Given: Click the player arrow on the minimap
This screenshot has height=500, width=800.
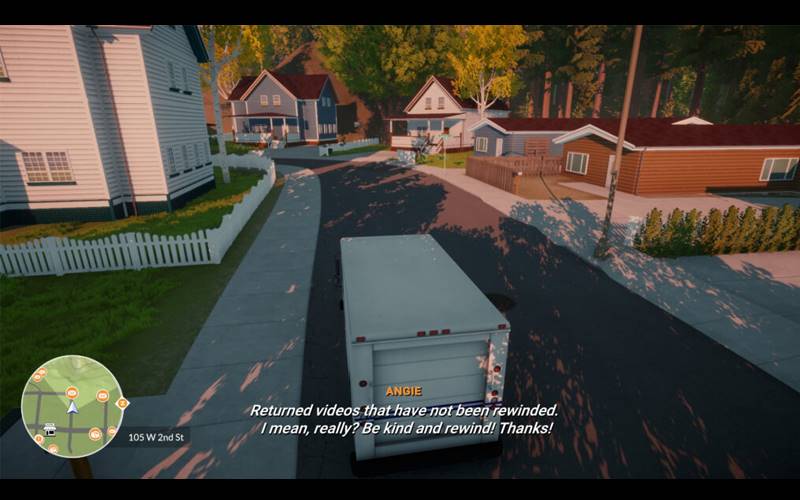Looking at the screenshot, I should 72,407.
